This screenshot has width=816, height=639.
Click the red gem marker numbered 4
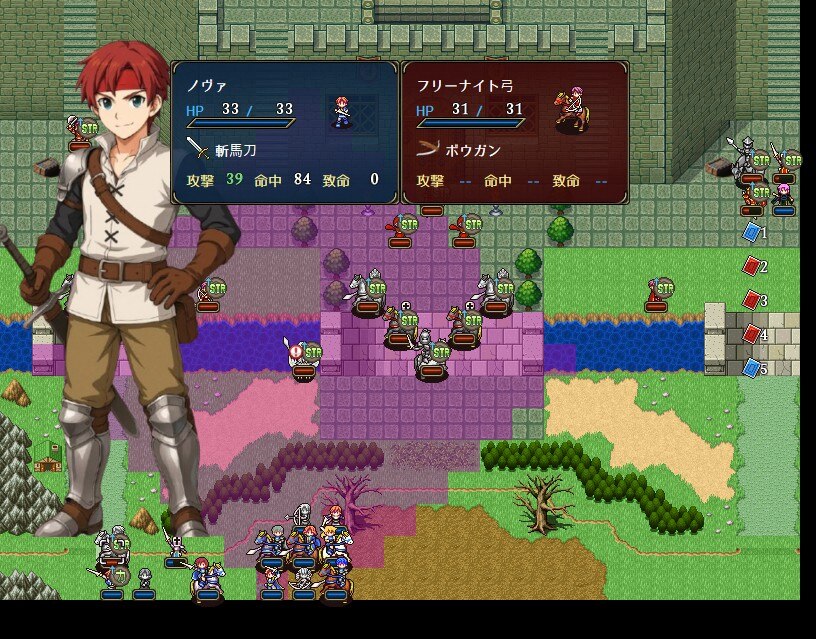pyautogui.click(x=751, y=333)
